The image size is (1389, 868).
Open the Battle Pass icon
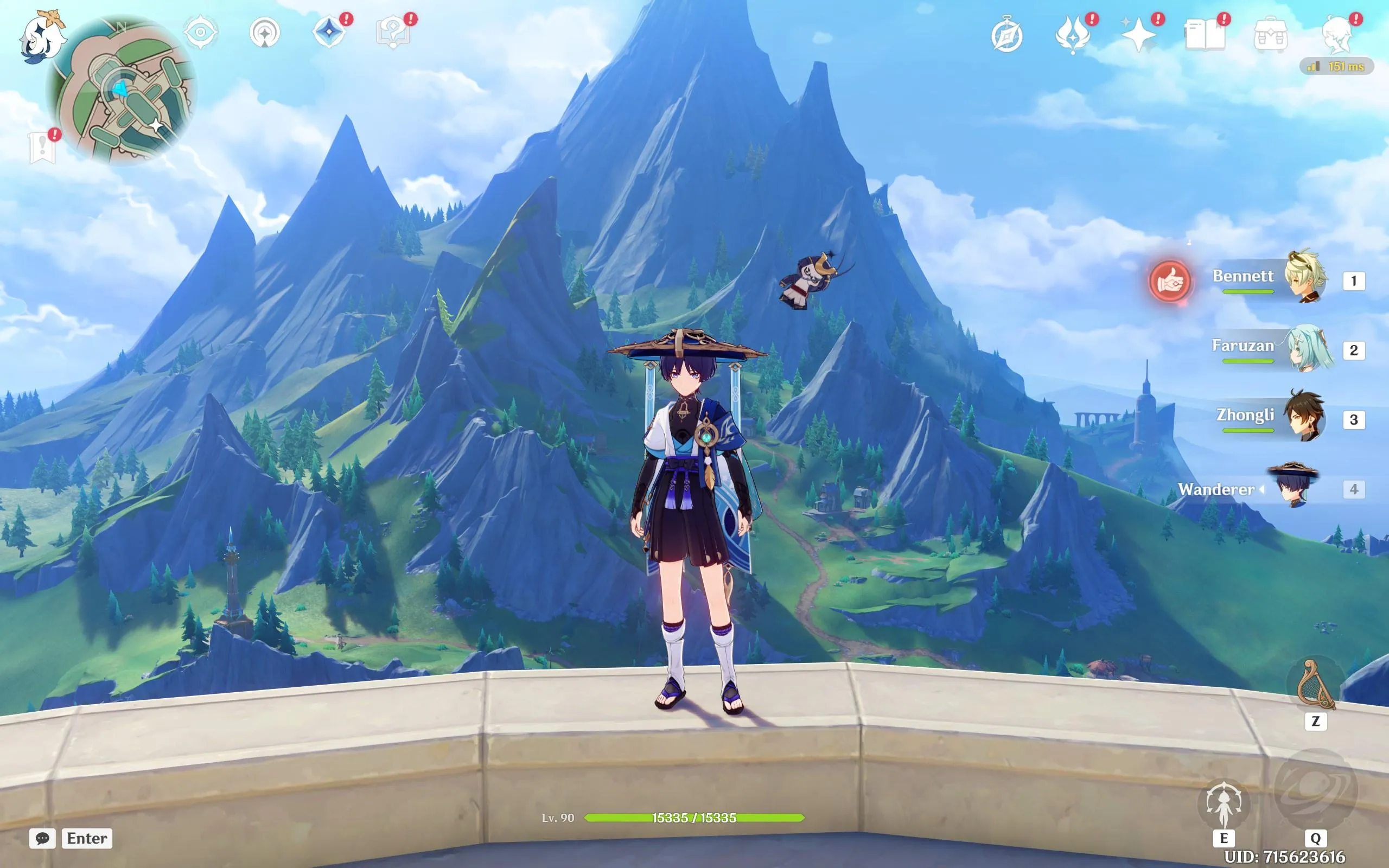1073,34
